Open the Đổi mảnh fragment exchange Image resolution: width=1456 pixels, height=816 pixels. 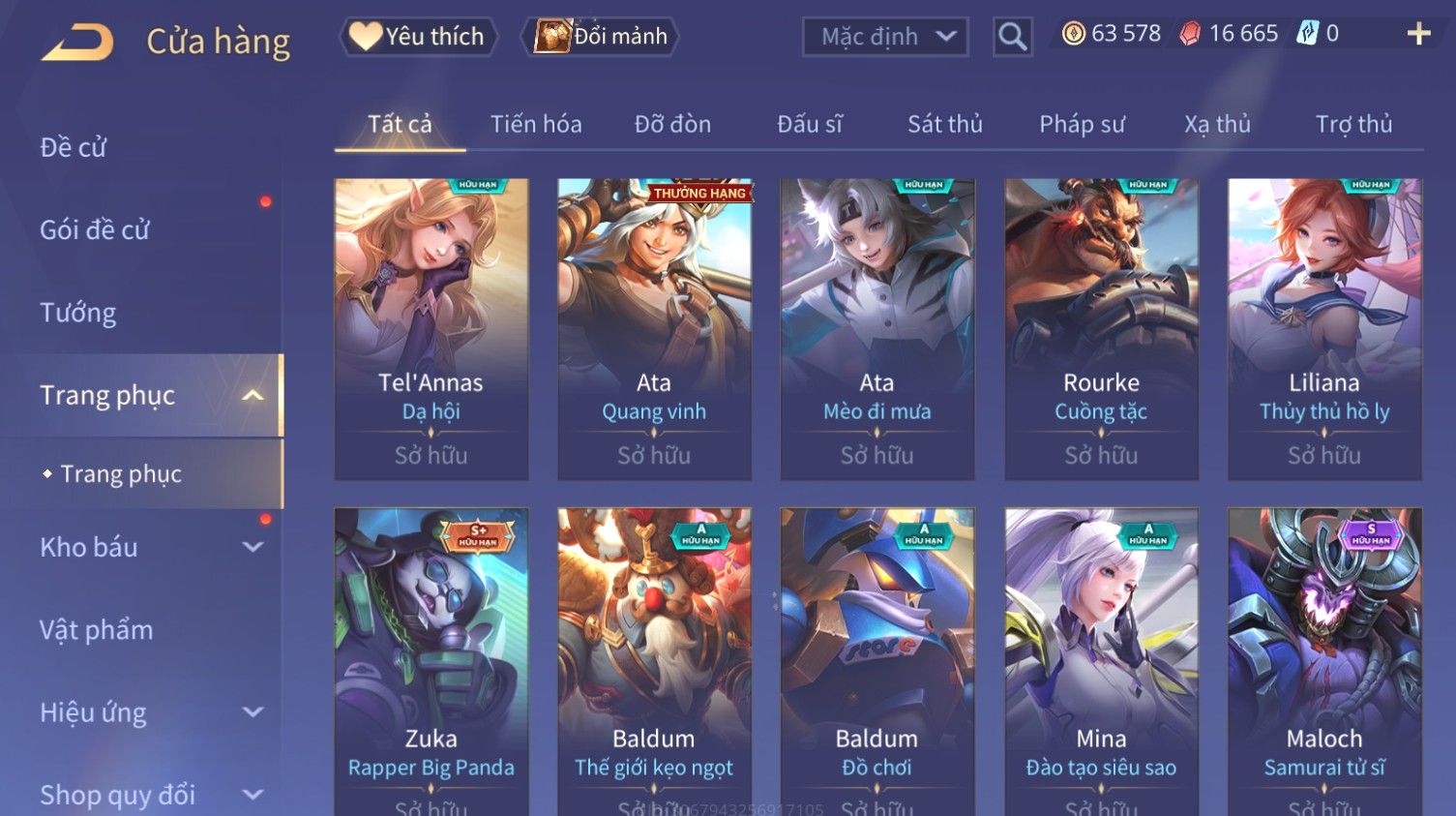[601, 37]
